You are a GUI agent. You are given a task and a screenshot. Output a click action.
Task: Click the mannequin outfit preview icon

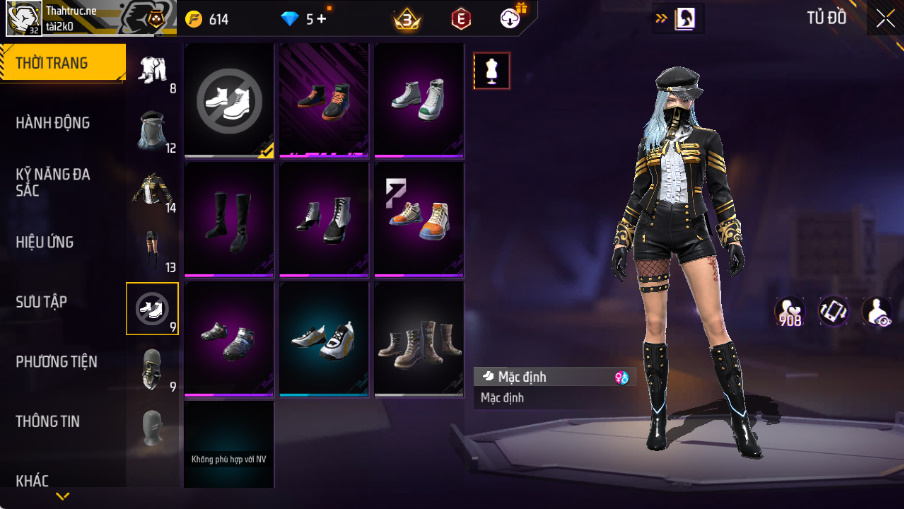[x=491, y=70]
